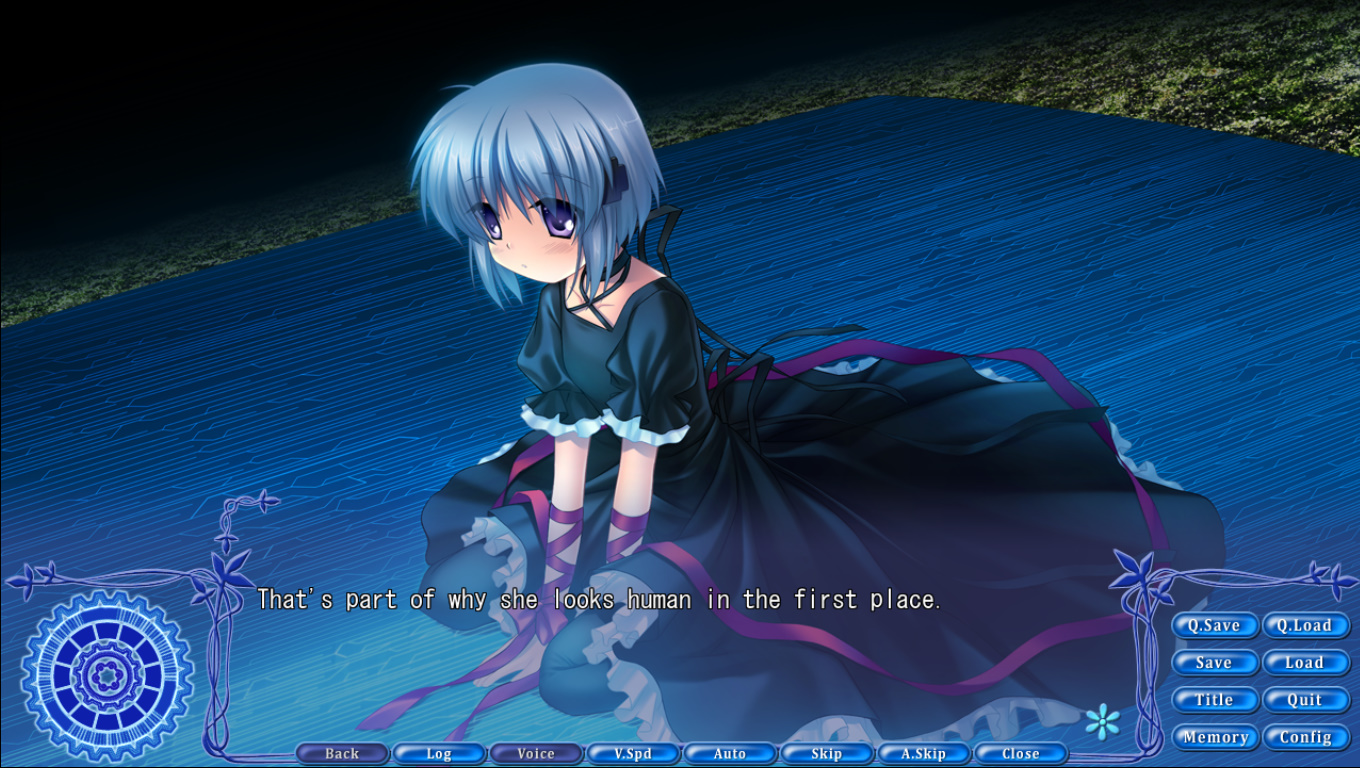Click the Back button
This screenshot has height=768, width=1360.
coord(342,754)
